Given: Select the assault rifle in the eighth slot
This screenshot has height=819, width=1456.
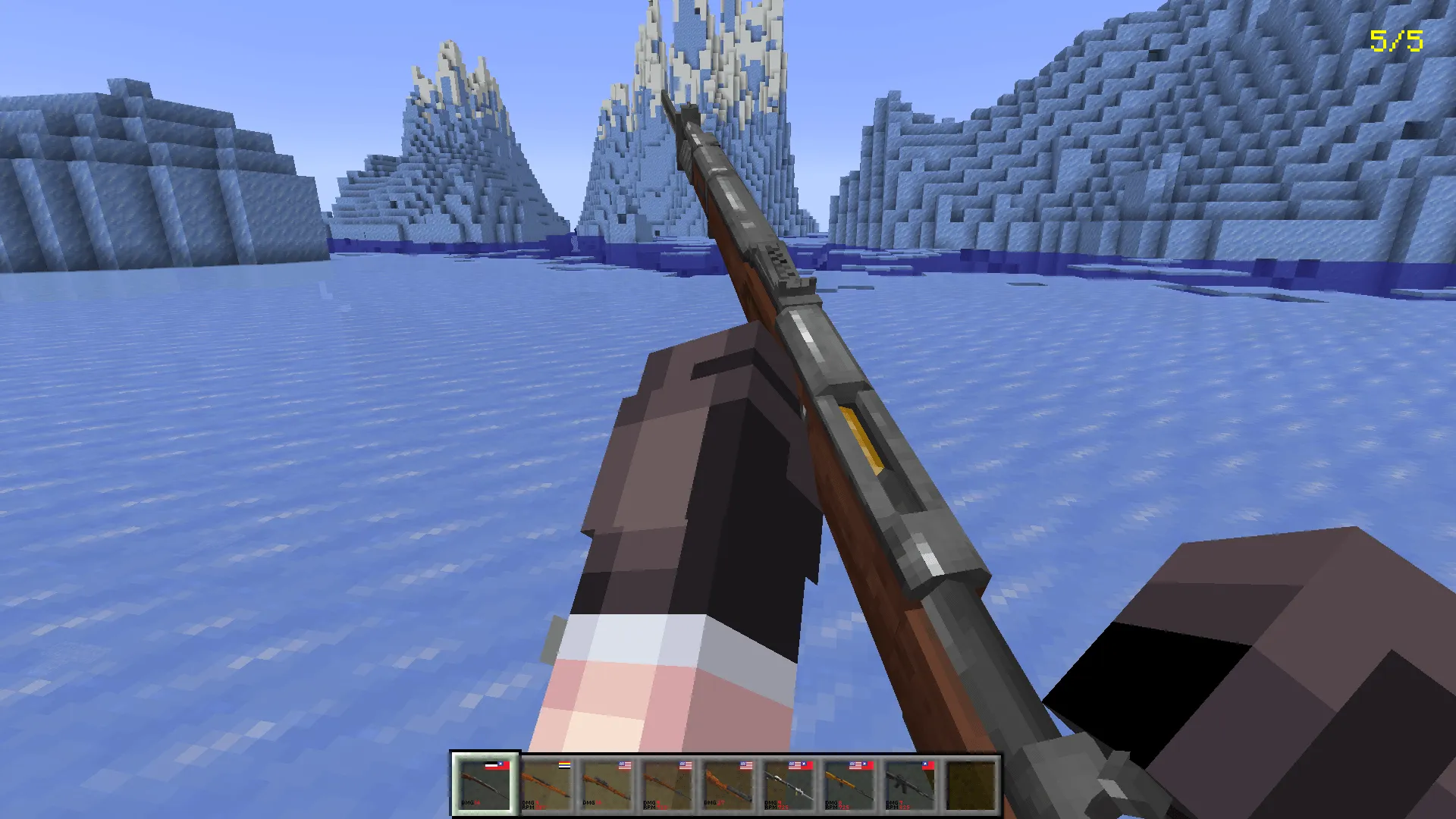Looking at the screenshot, I should 909,784.
